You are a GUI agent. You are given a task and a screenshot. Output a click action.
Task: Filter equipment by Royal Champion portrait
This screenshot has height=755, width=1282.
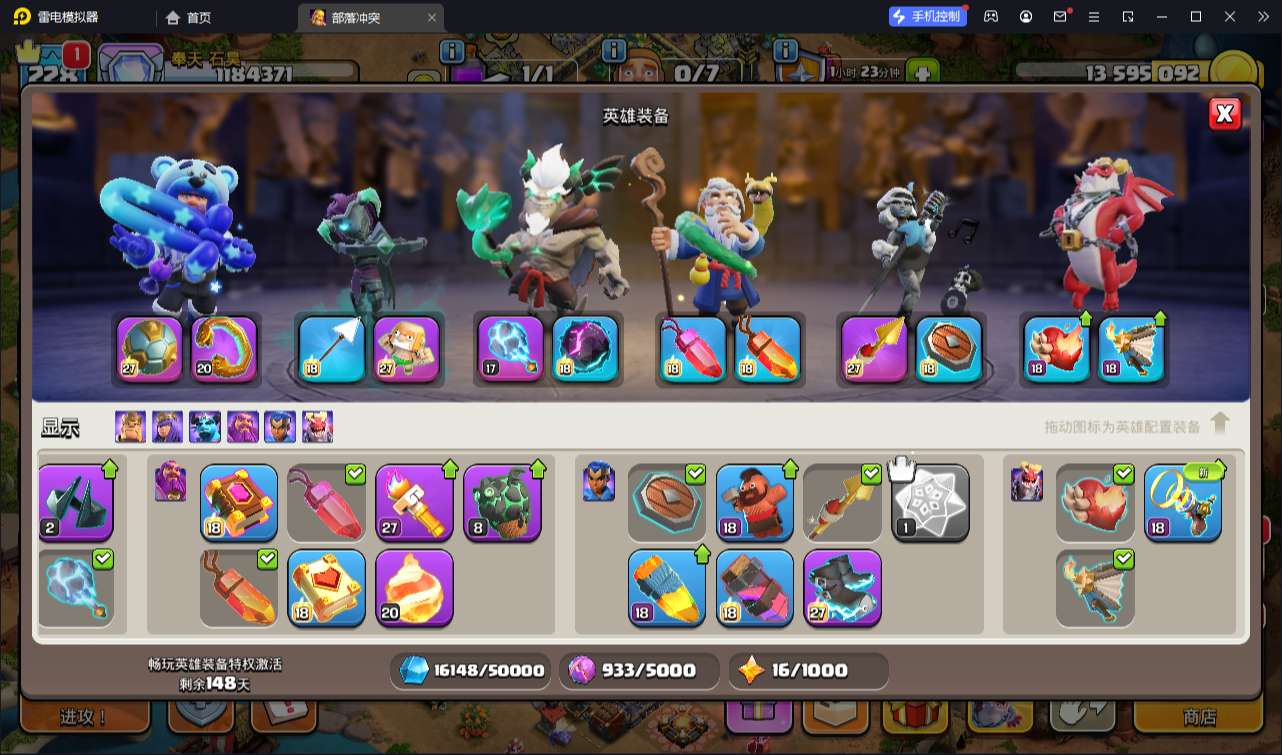(280, 427)
